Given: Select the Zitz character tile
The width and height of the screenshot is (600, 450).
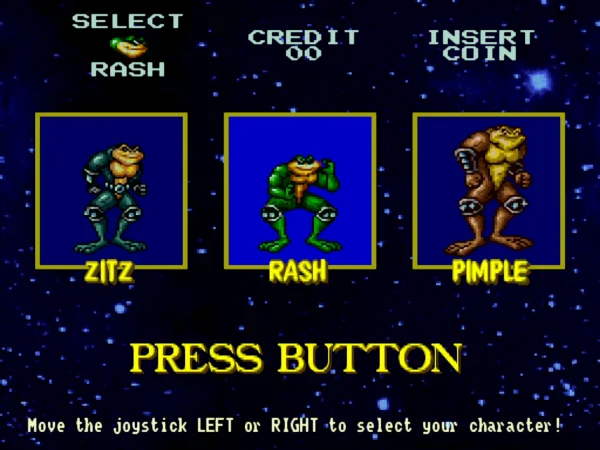Looking at the screenshot, I should (111, 190).
